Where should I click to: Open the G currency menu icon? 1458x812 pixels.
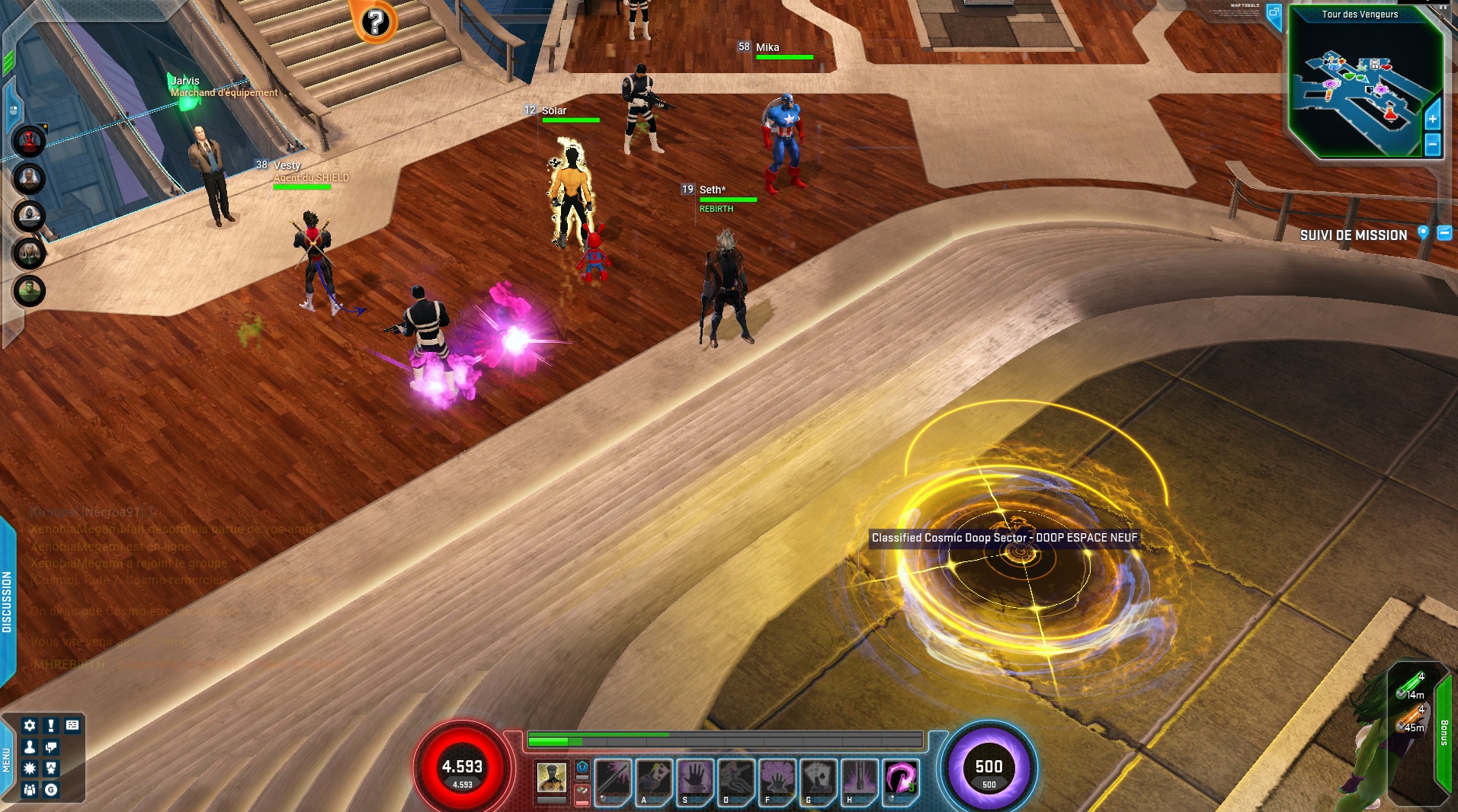pyautogui.click(x=51, y=789)
